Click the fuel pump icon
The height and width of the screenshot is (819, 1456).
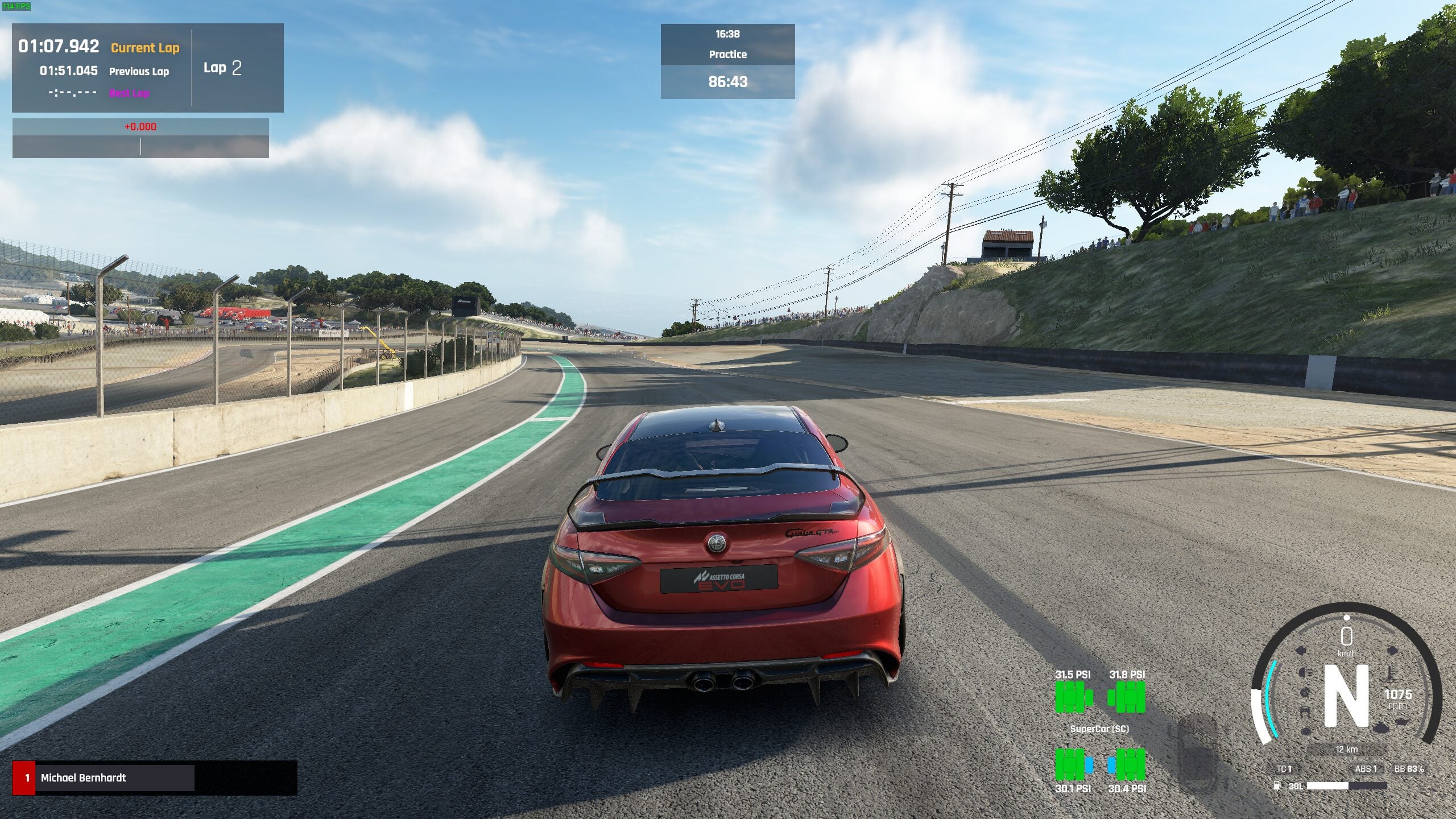pos(1277,786)
